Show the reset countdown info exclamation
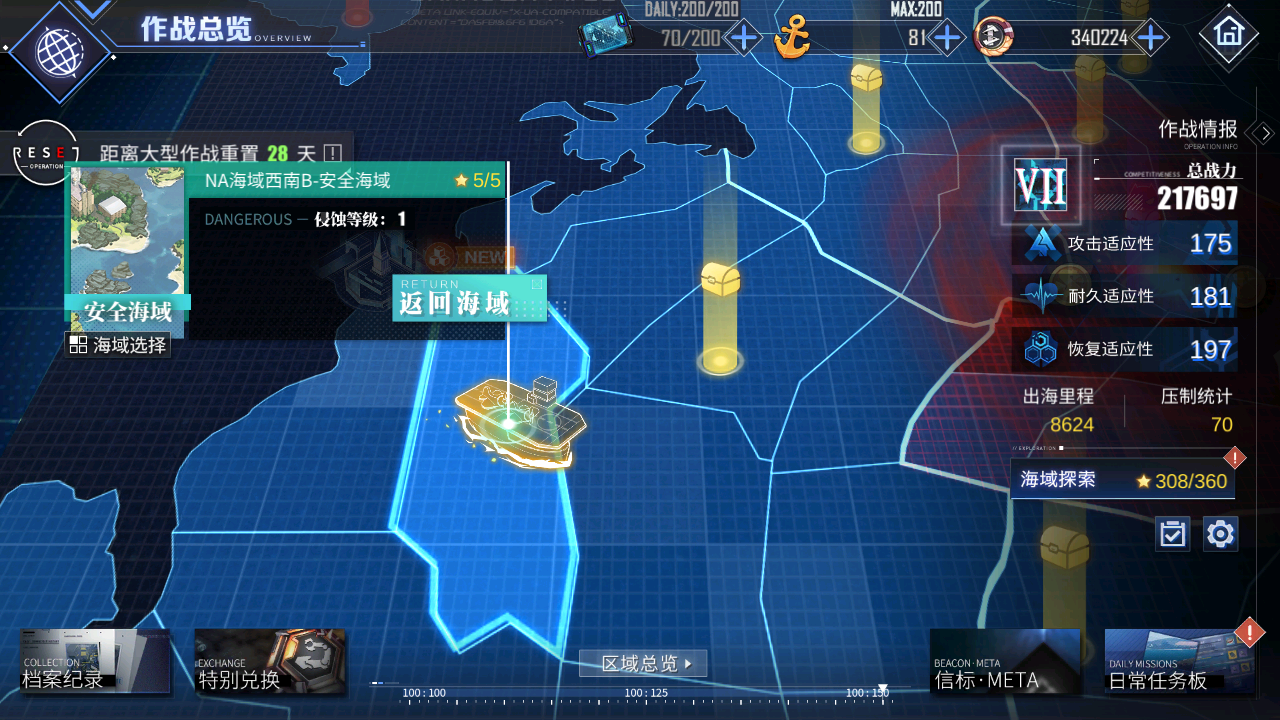This screenshot has width=1280, height=720. point(333,154)
